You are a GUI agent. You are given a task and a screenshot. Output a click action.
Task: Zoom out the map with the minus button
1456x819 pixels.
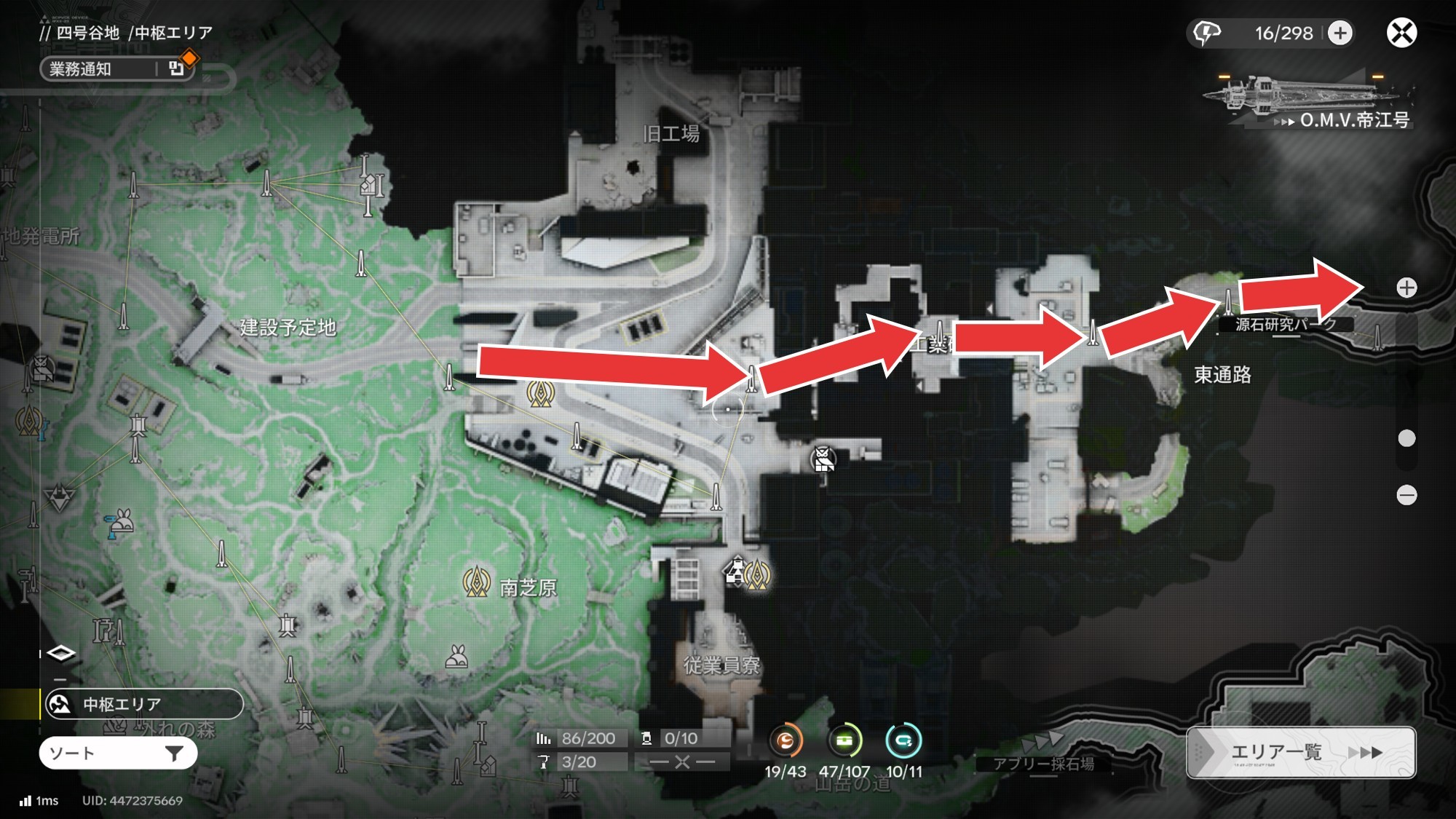click(x=1406, y=495)
